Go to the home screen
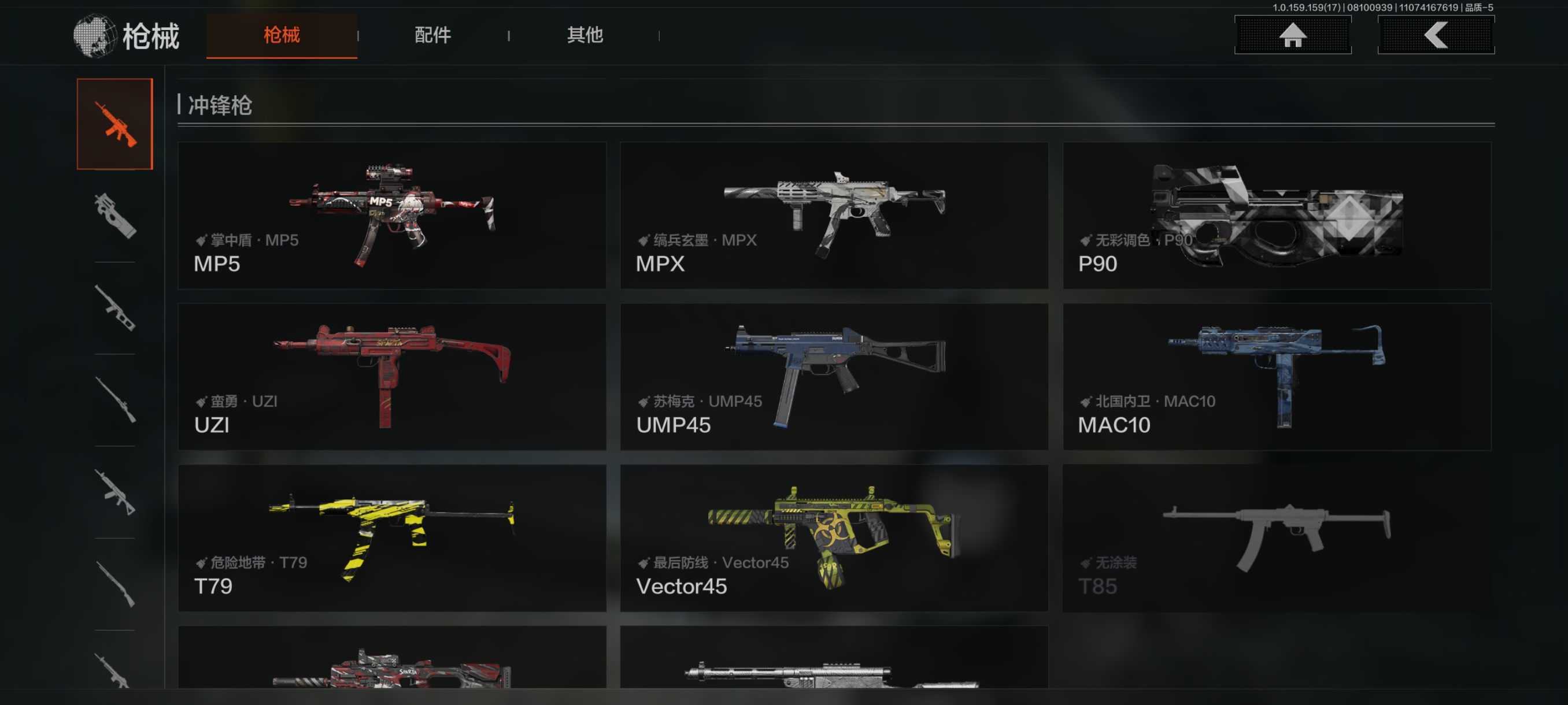 point(1292,35)
